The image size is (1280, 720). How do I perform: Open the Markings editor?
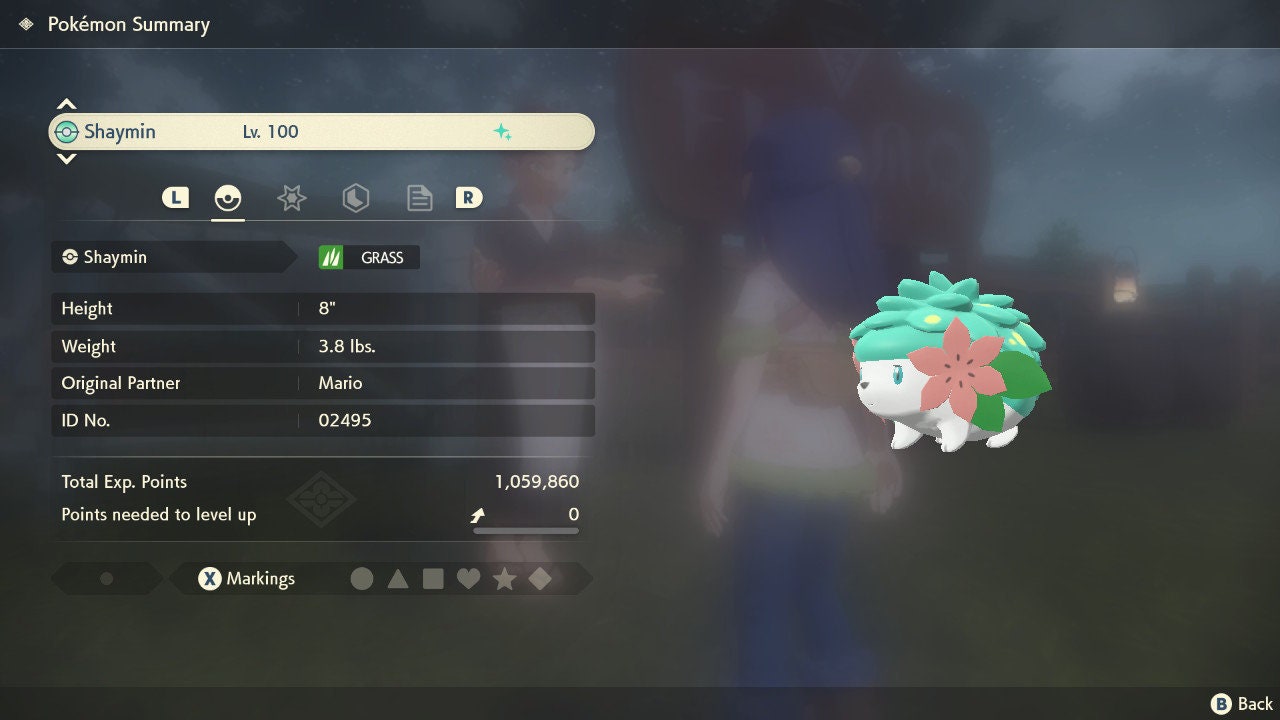coord(246,579)
